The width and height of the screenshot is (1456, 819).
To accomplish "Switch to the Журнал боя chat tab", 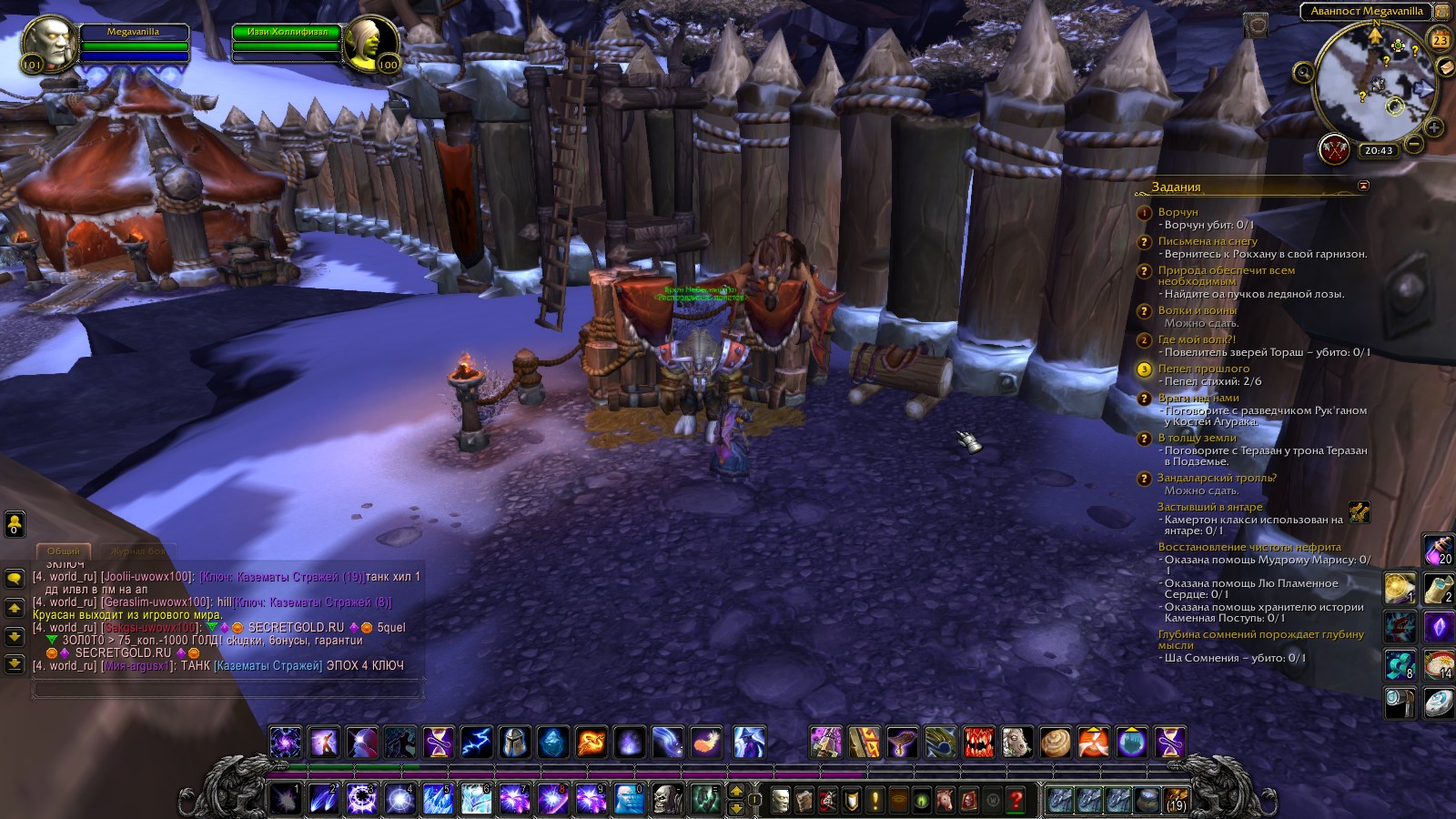I will (x=136, y=551).
